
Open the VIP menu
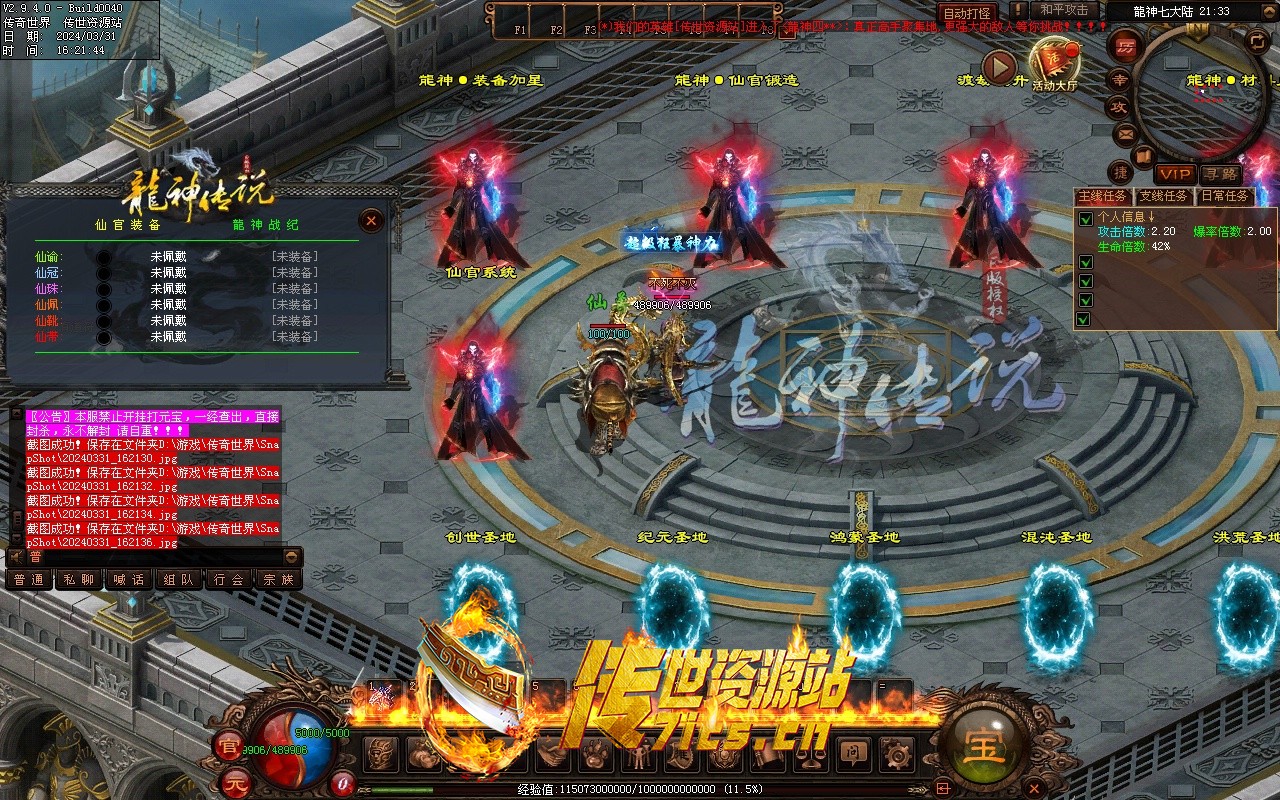click(x=1174, y=174)
